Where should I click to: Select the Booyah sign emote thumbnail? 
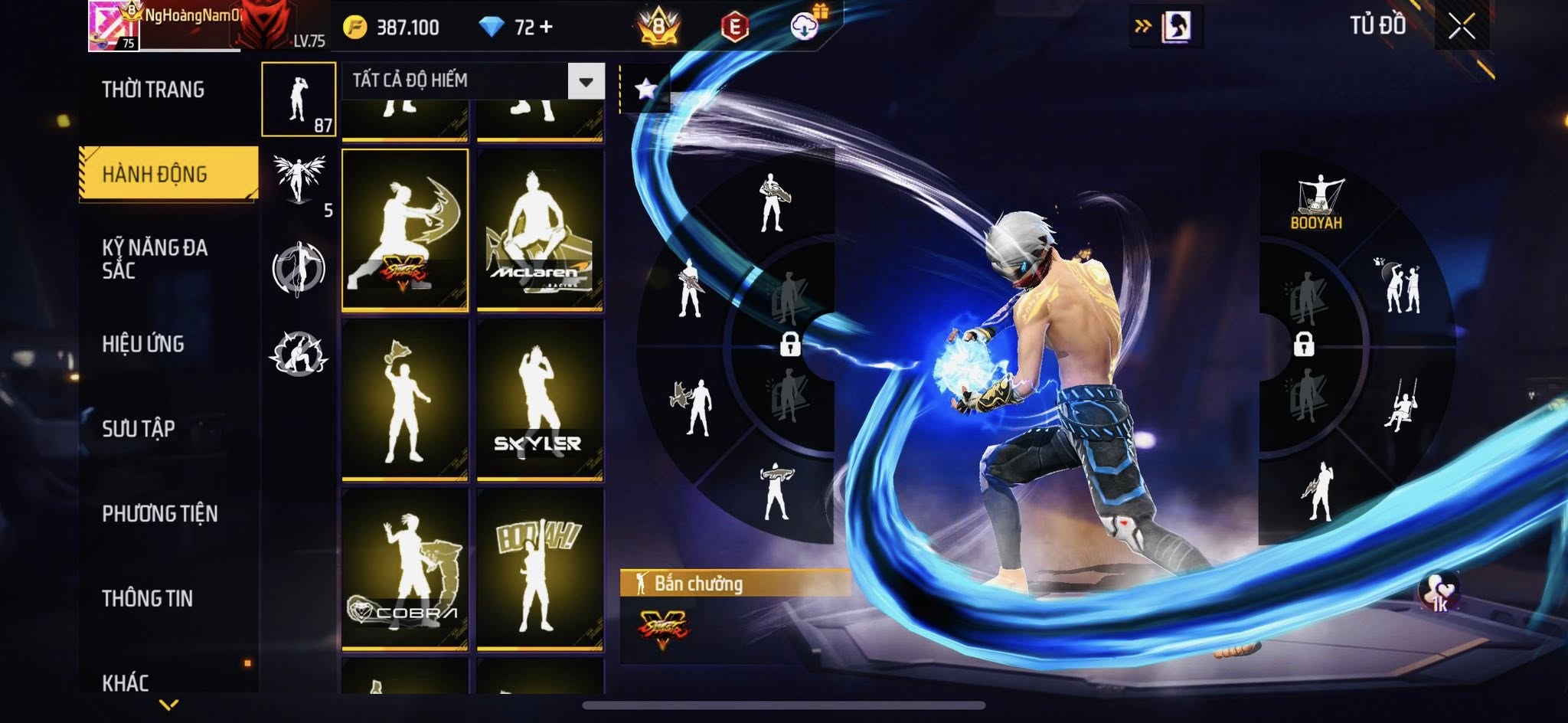click(540, 569)
